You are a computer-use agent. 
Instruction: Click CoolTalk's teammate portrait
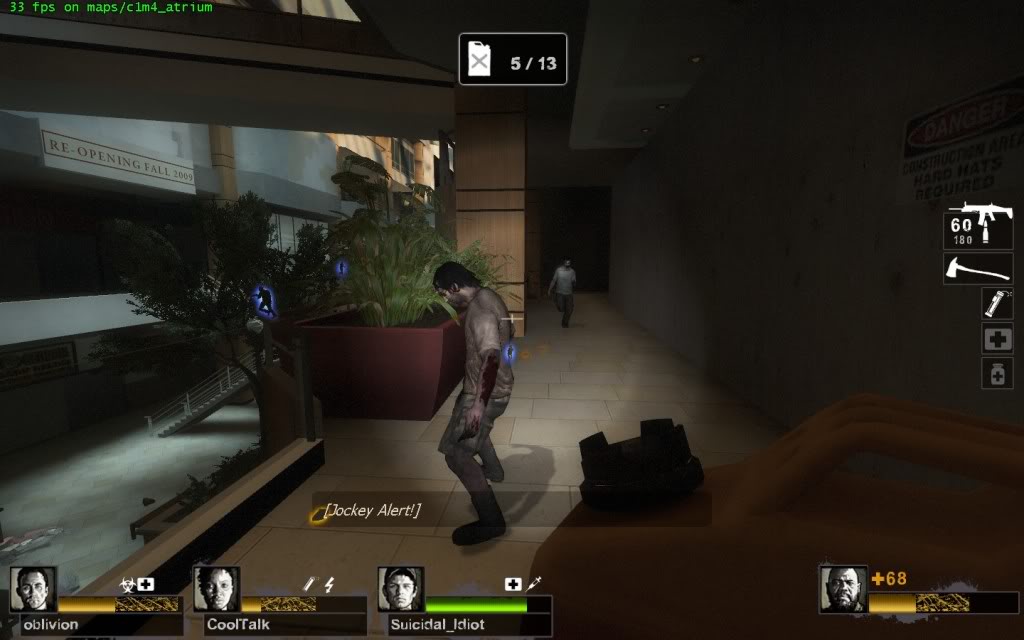click(x=216, y=589)
